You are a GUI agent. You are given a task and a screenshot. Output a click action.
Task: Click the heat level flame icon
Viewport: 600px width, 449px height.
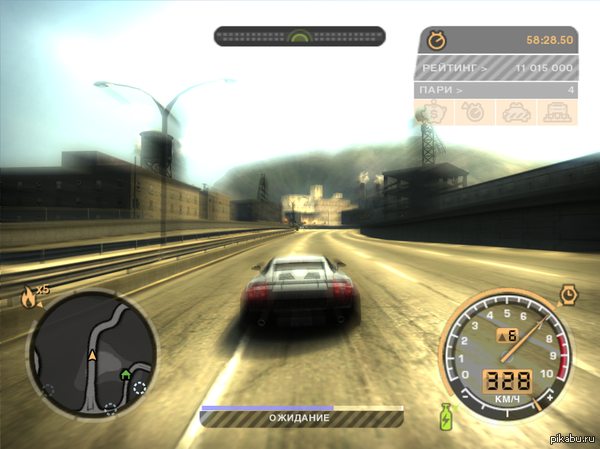27,296
